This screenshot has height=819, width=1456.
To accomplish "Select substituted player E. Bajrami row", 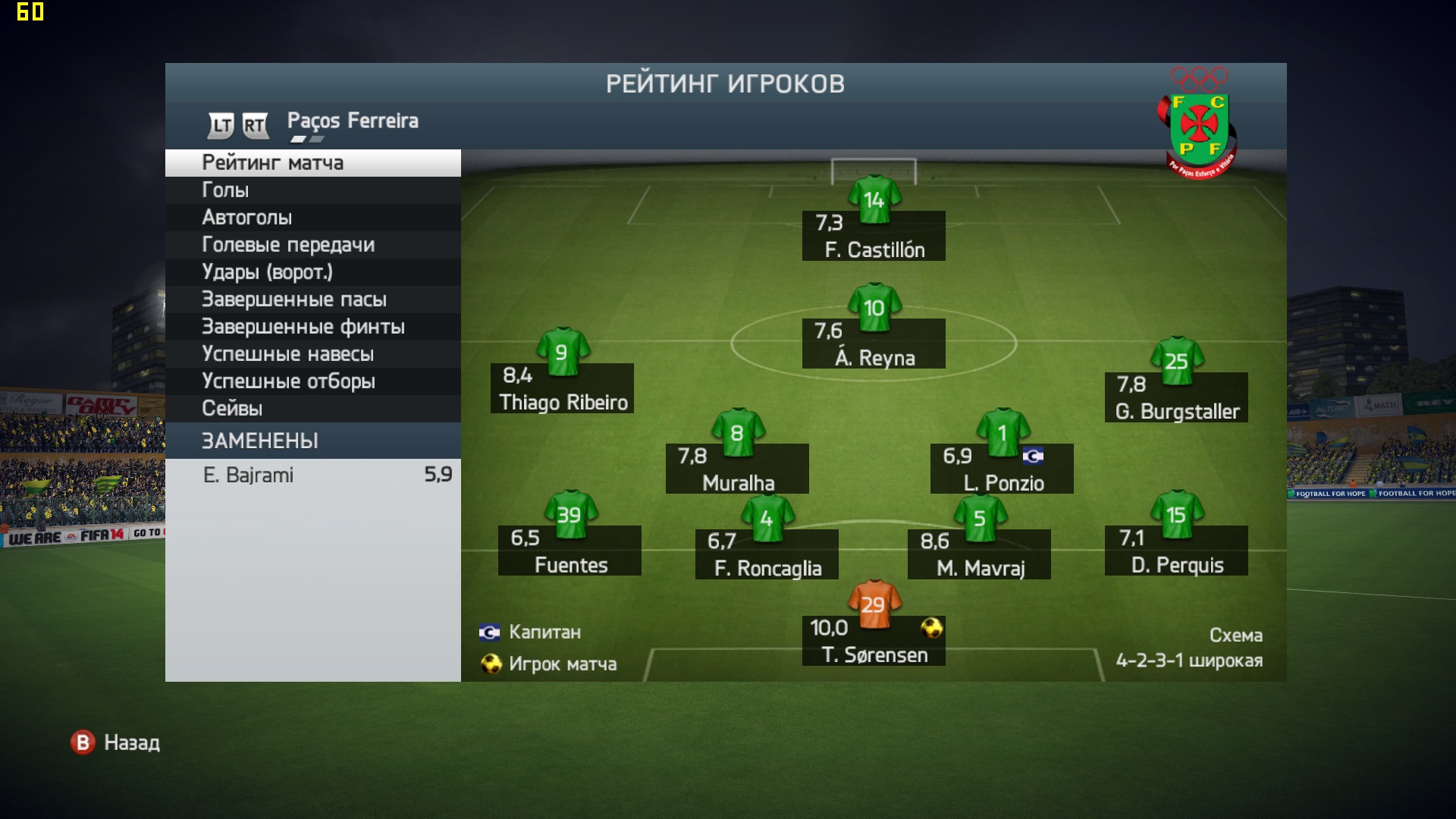I will click(312, 475).
